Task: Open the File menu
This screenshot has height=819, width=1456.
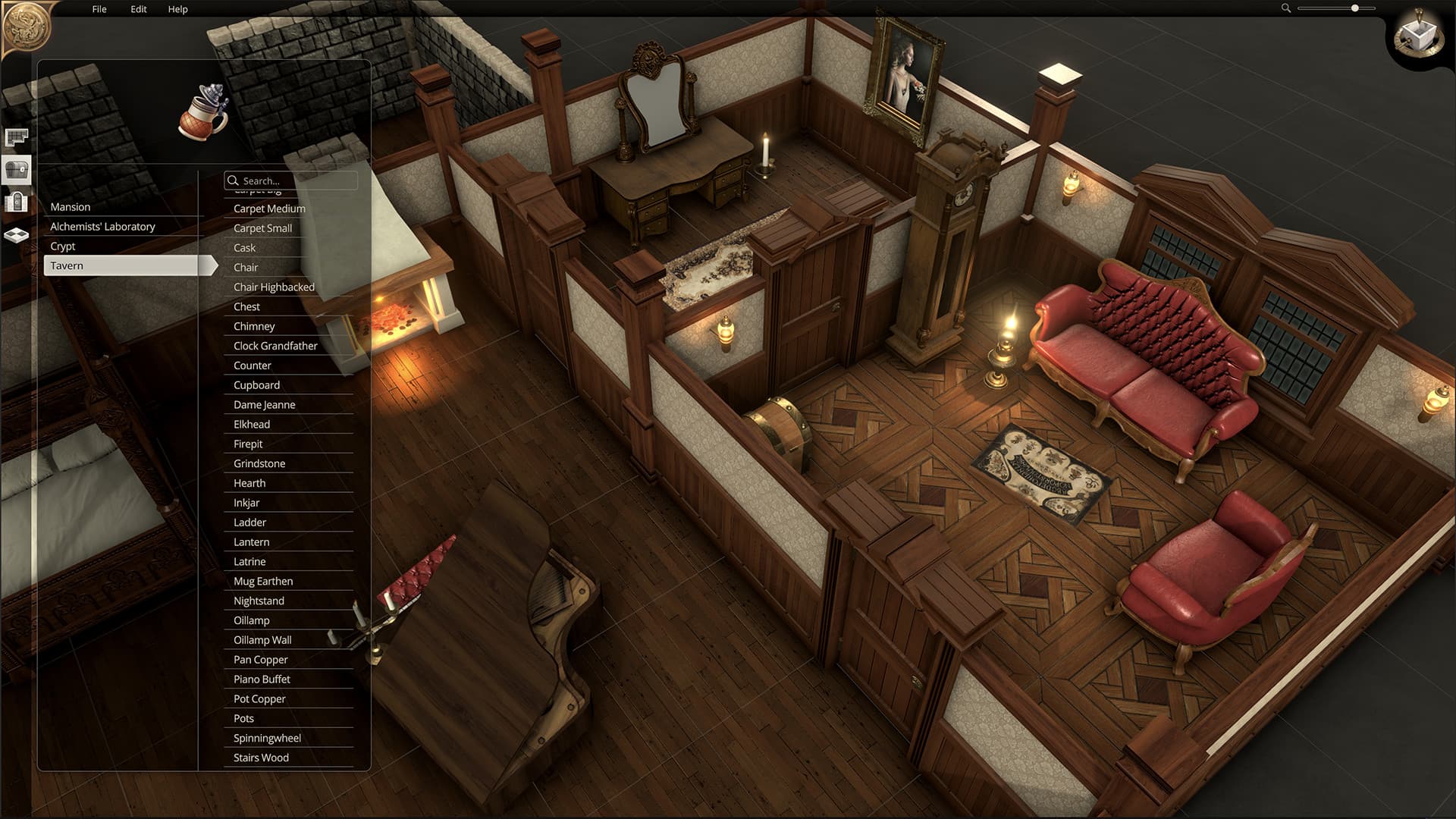Action: pyautogui.click(x=99, y=9)
